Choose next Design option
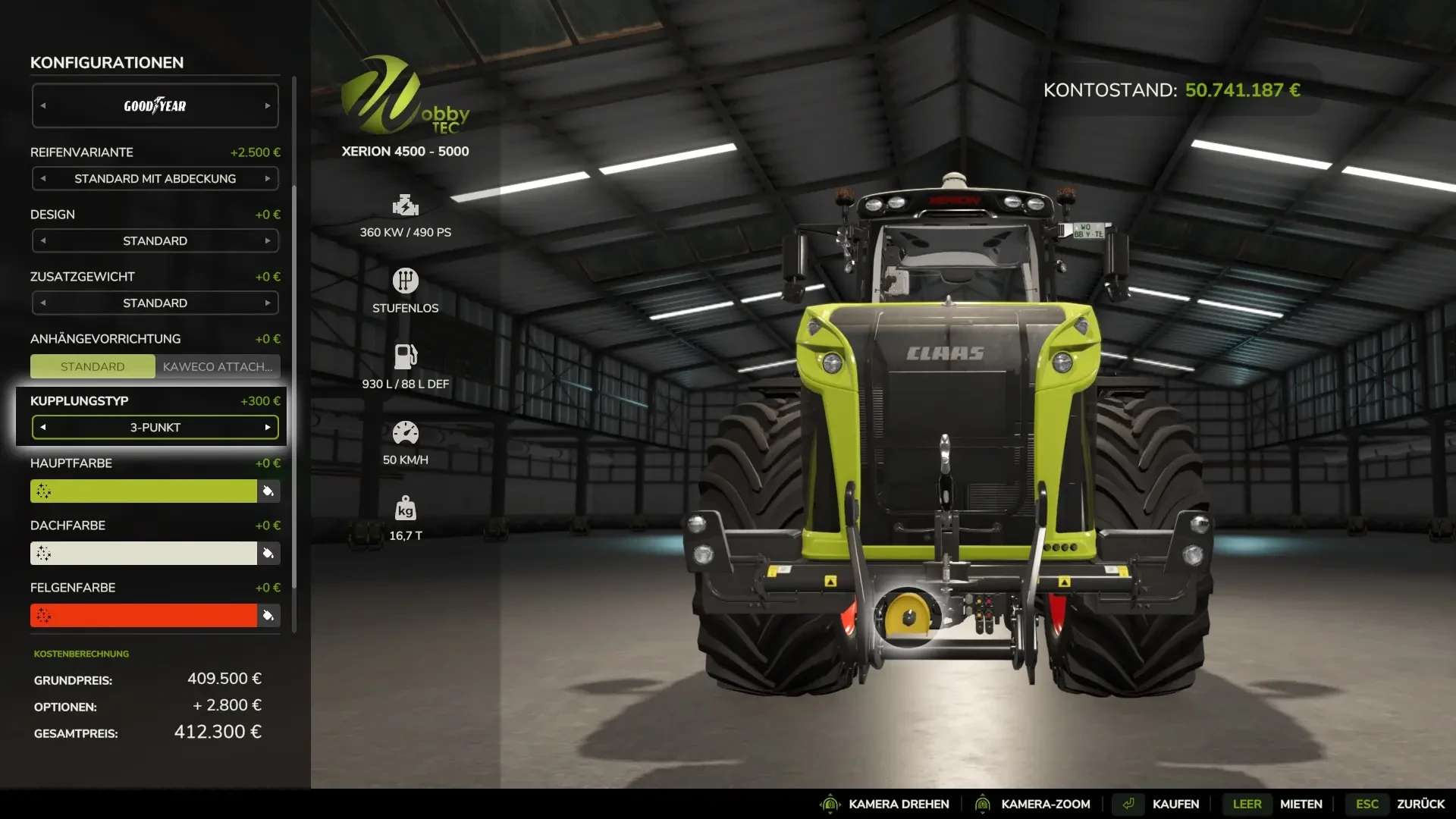 coord(267,241)
